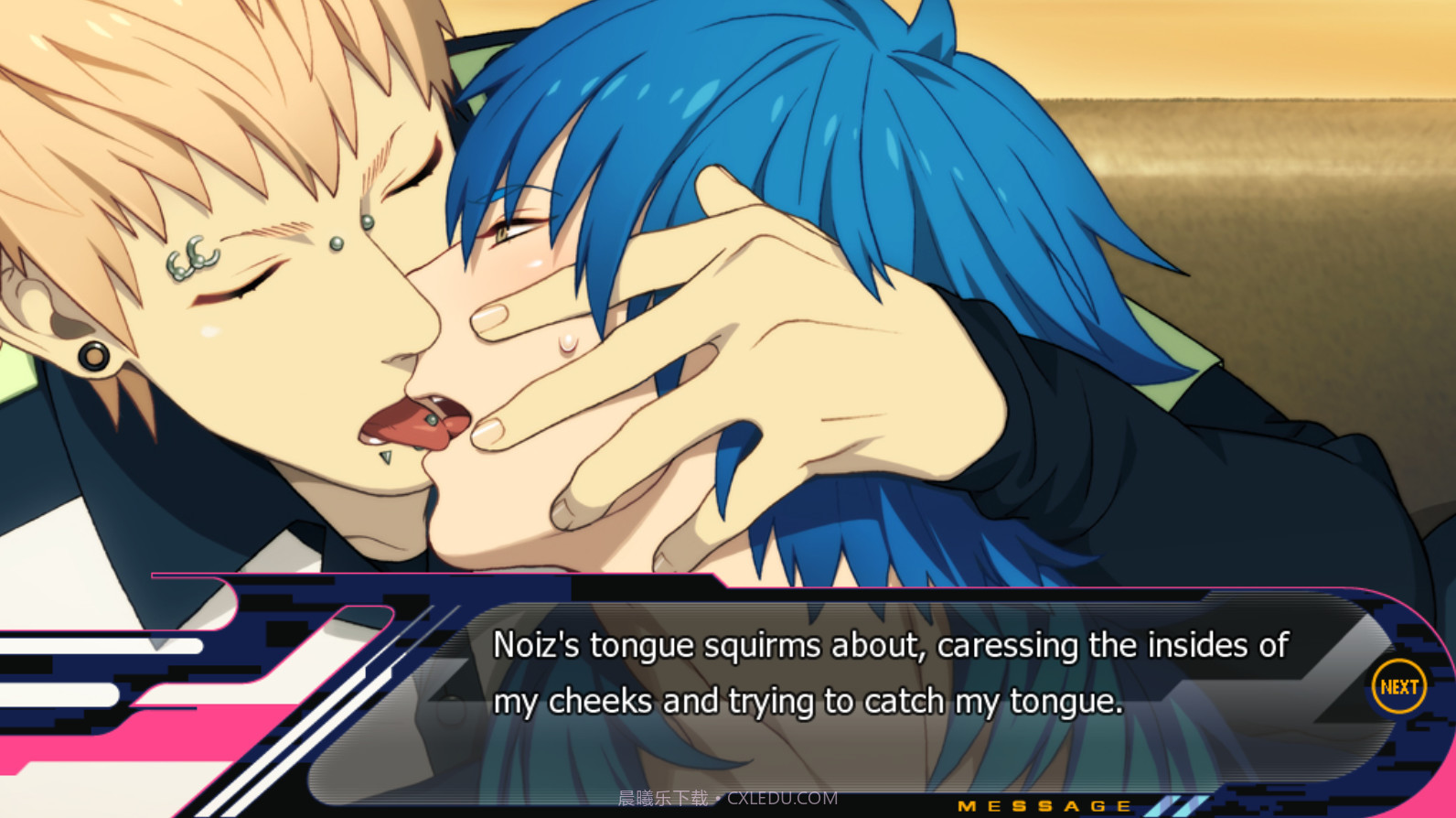Click the MESSAGE label on the bottom bar
Image resolution: width=1456 pixels, height=818 pixels.
[x=1043, y=807]
